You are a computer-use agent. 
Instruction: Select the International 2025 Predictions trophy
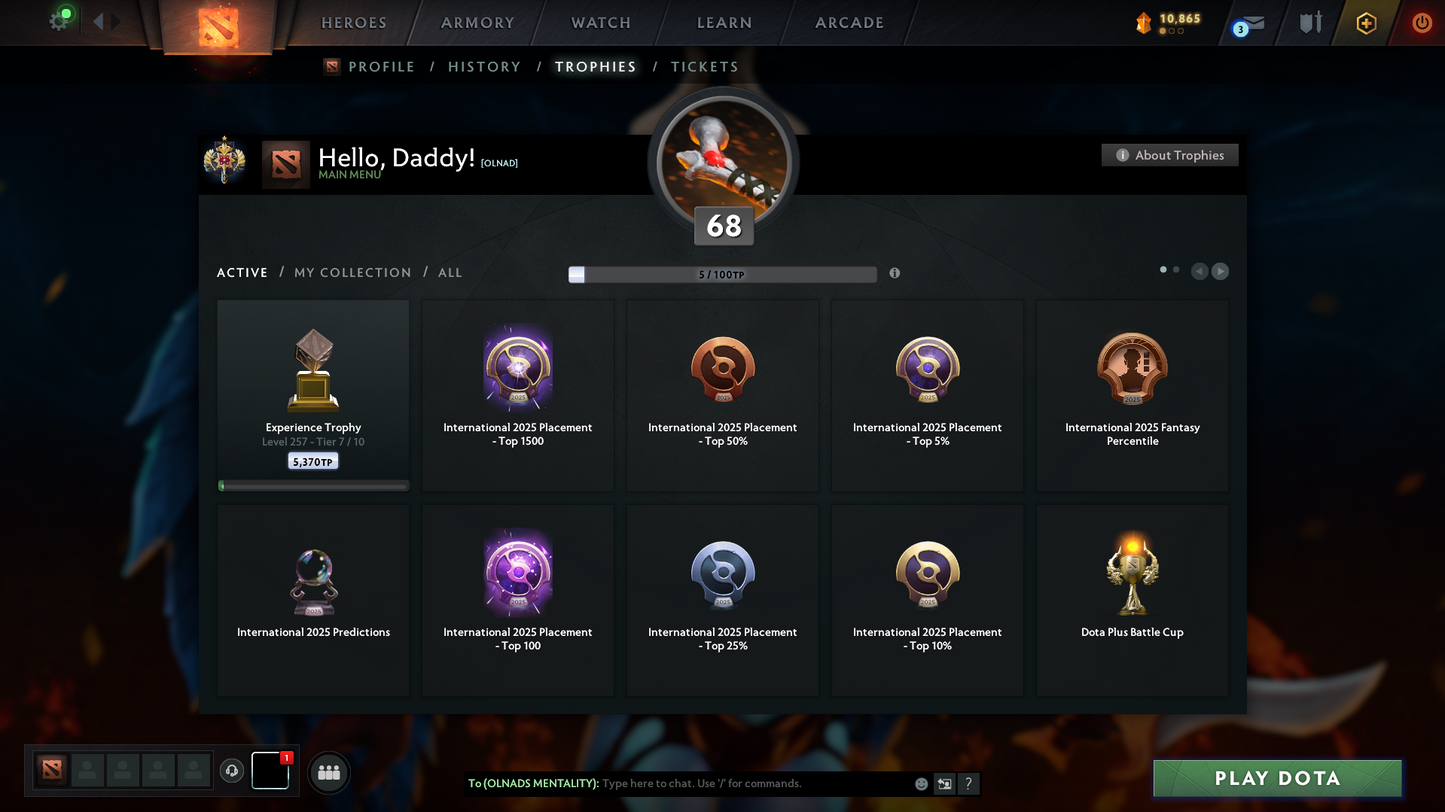coord(313,600)
